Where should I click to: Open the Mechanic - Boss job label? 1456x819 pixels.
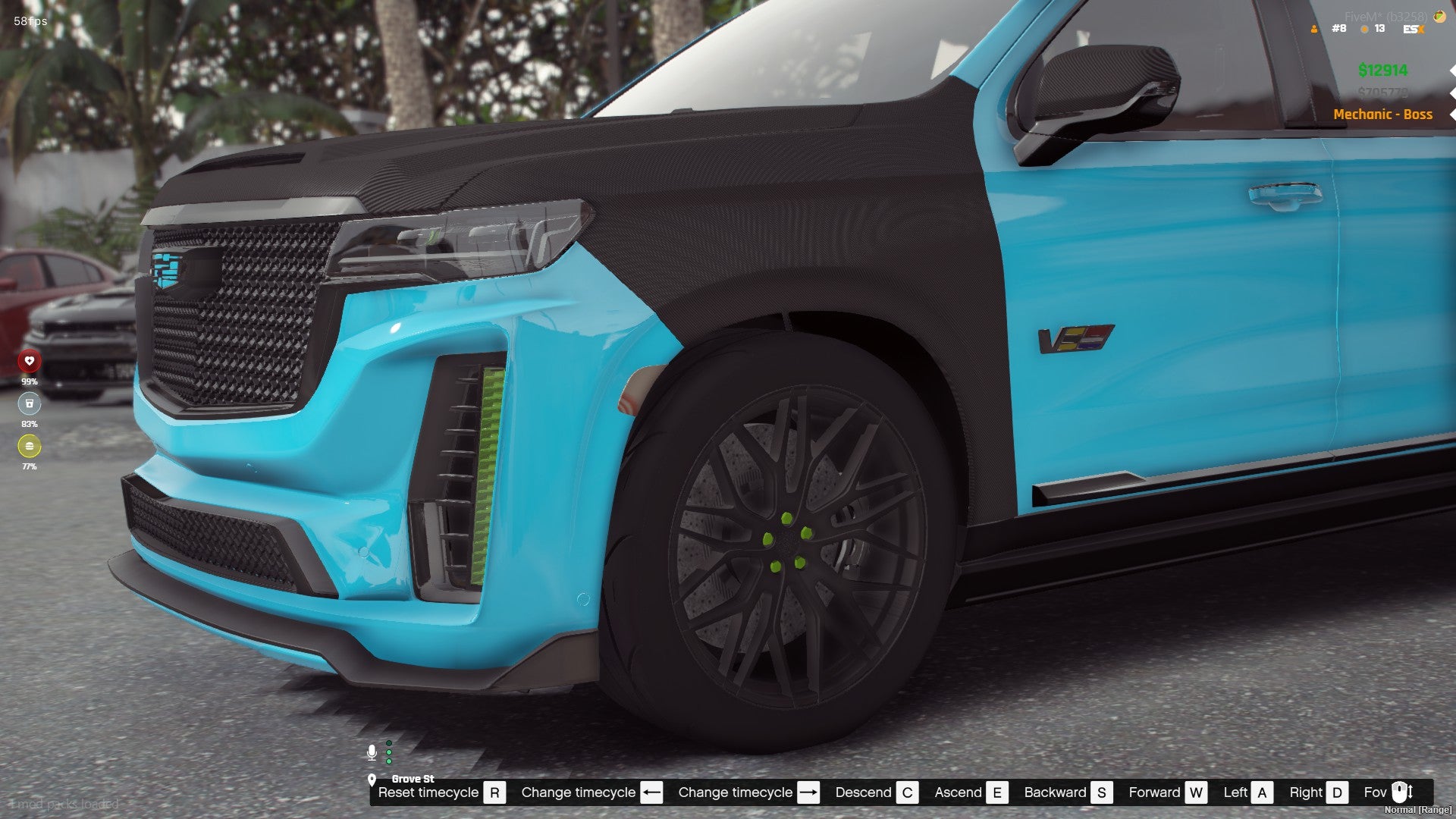(x=1382, y=115)
